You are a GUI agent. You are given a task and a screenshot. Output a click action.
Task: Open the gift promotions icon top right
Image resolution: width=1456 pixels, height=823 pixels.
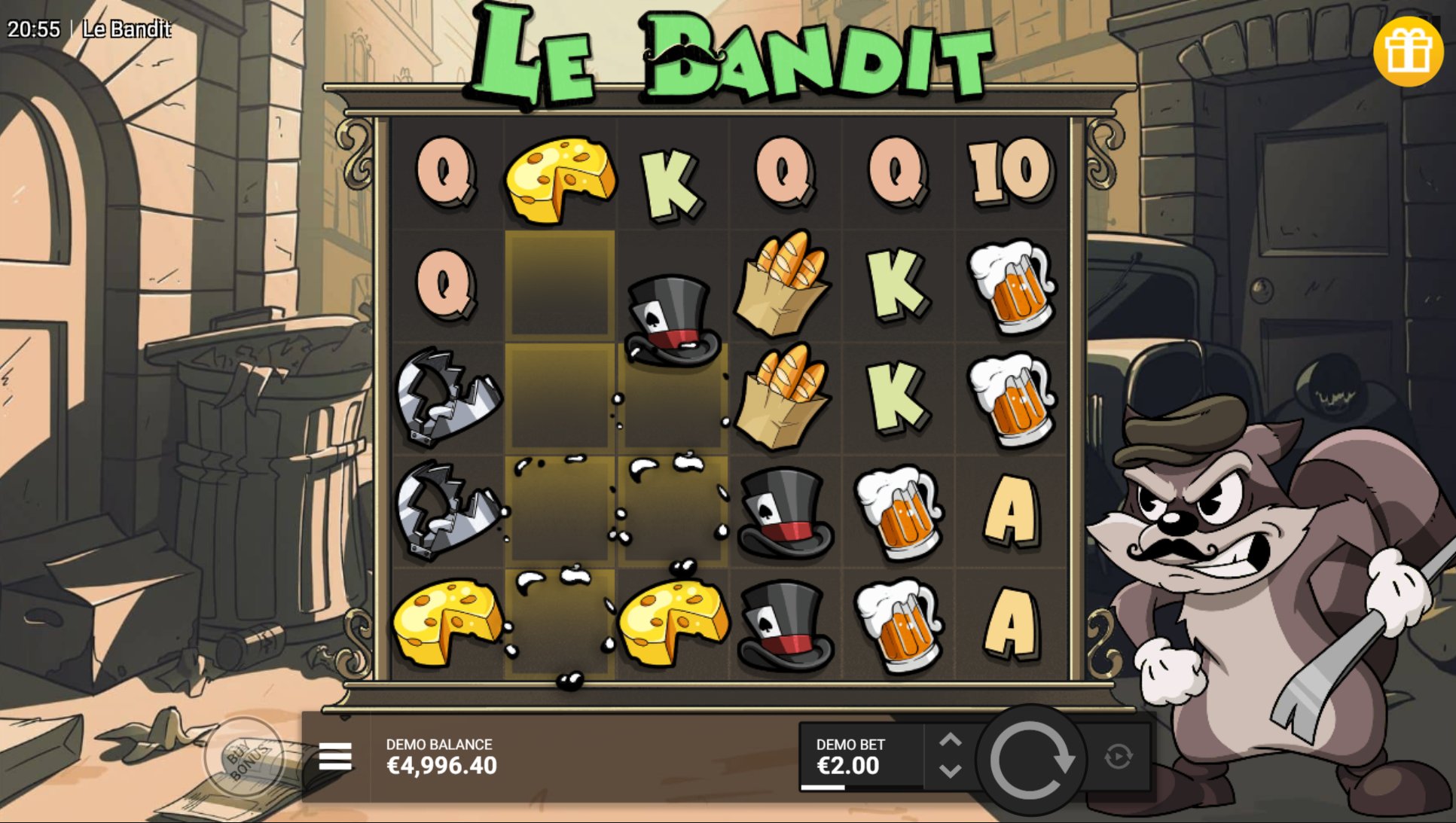pos(1410,51)
